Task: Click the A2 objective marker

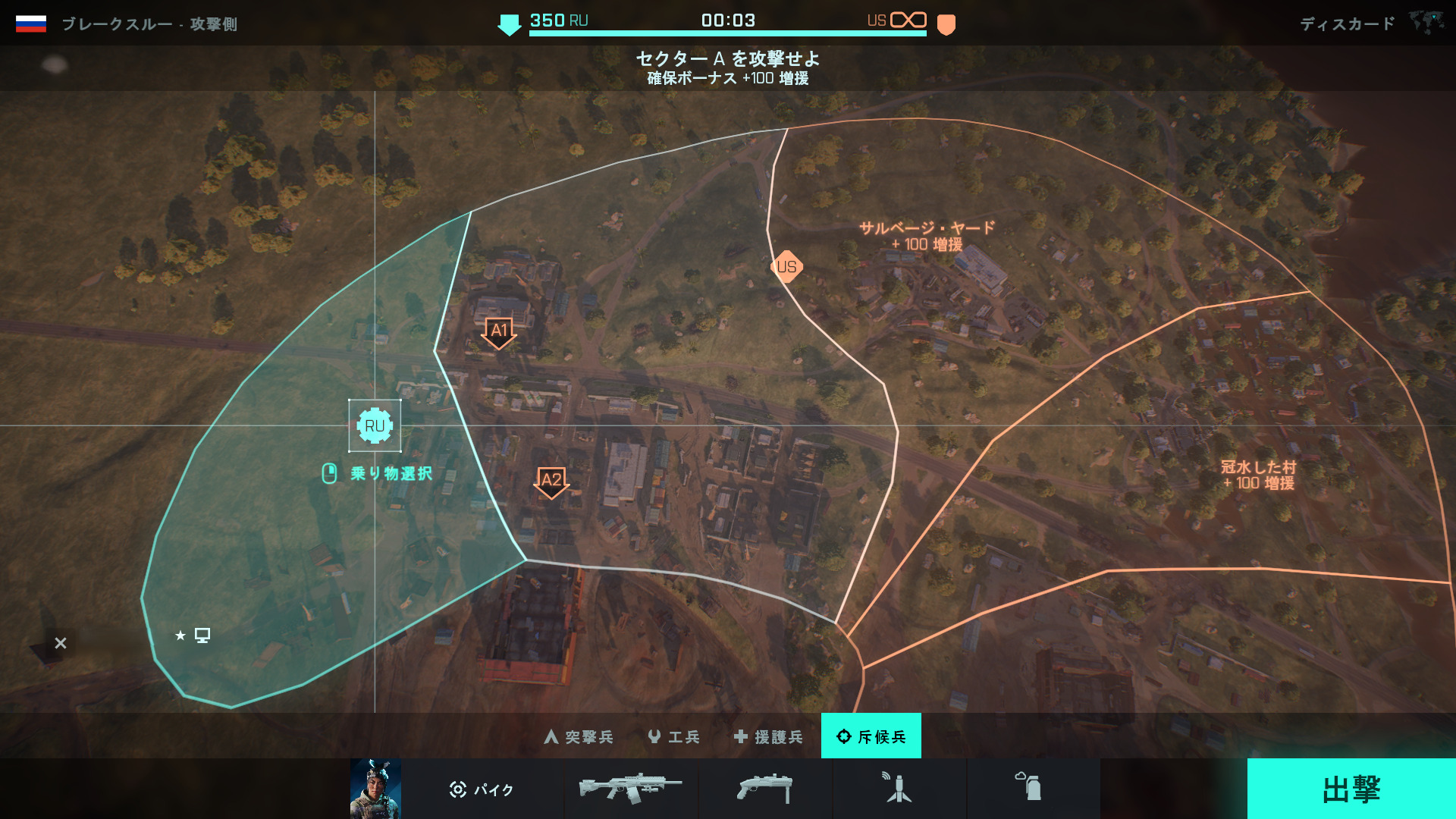Action: pos(551,481)
